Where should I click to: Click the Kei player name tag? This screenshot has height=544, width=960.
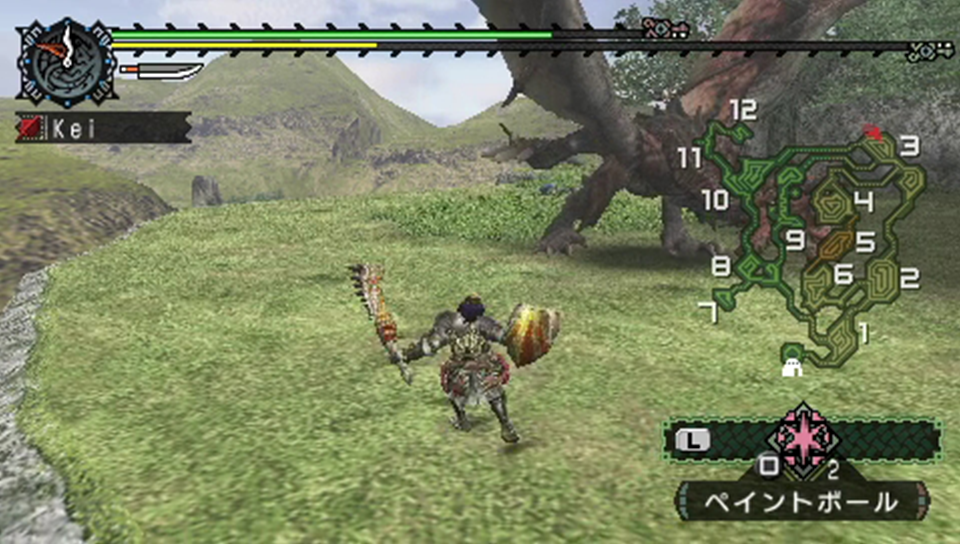(x=103, y=127)
